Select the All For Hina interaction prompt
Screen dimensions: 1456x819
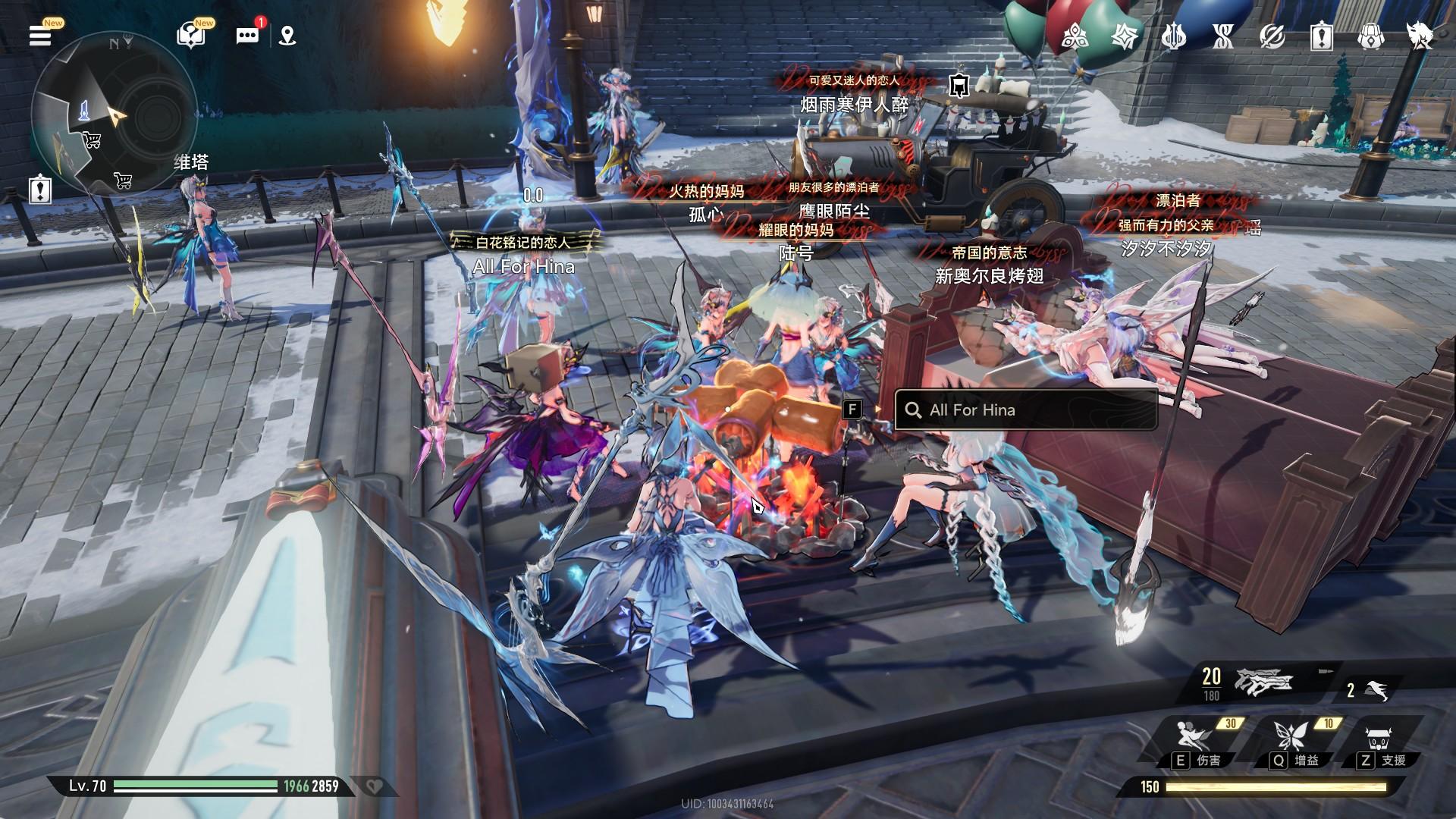click(x=1025, y=410)
